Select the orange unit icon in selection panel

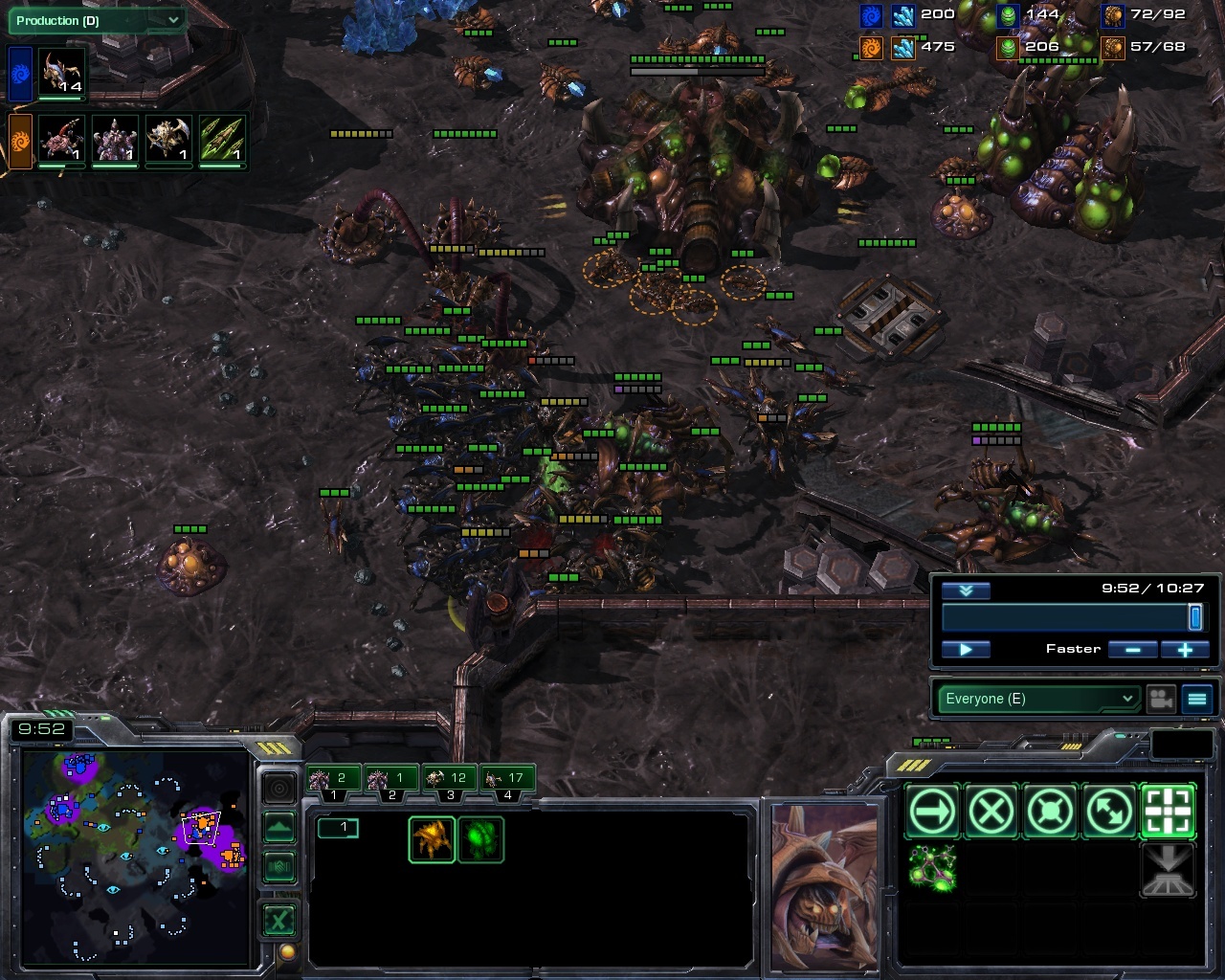coord(432,839)
